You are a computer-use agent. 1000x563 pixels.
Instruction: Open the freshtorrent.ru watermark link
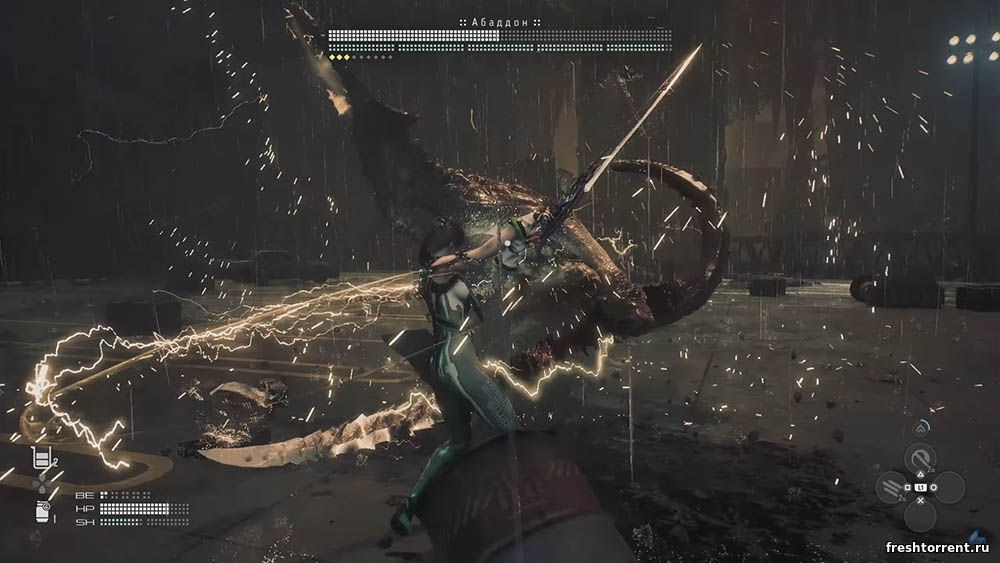point(938,547)
